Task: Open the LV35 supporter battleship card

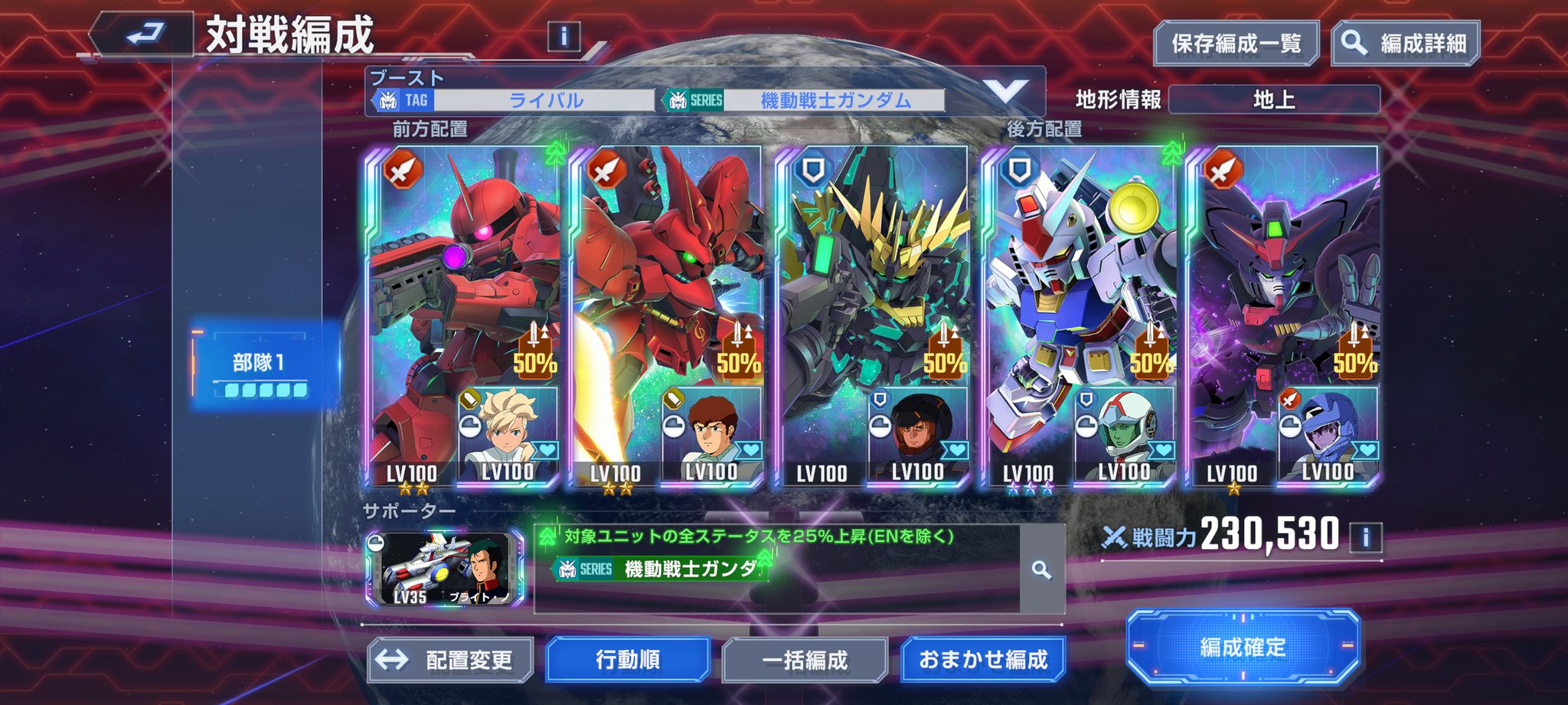Action: coord(446,570)
